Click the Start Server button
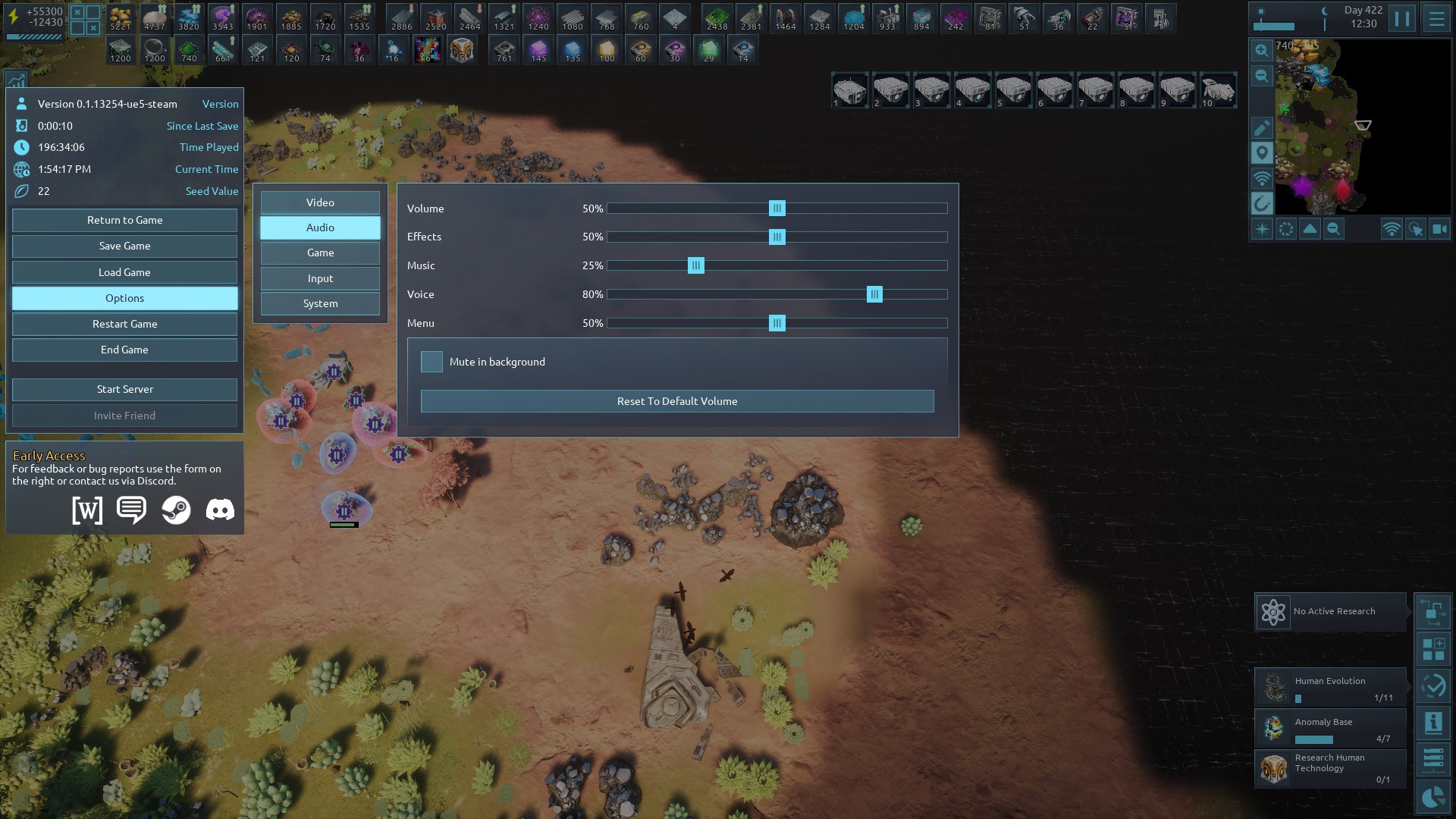The image size is (1456, 819). (124, 389)
